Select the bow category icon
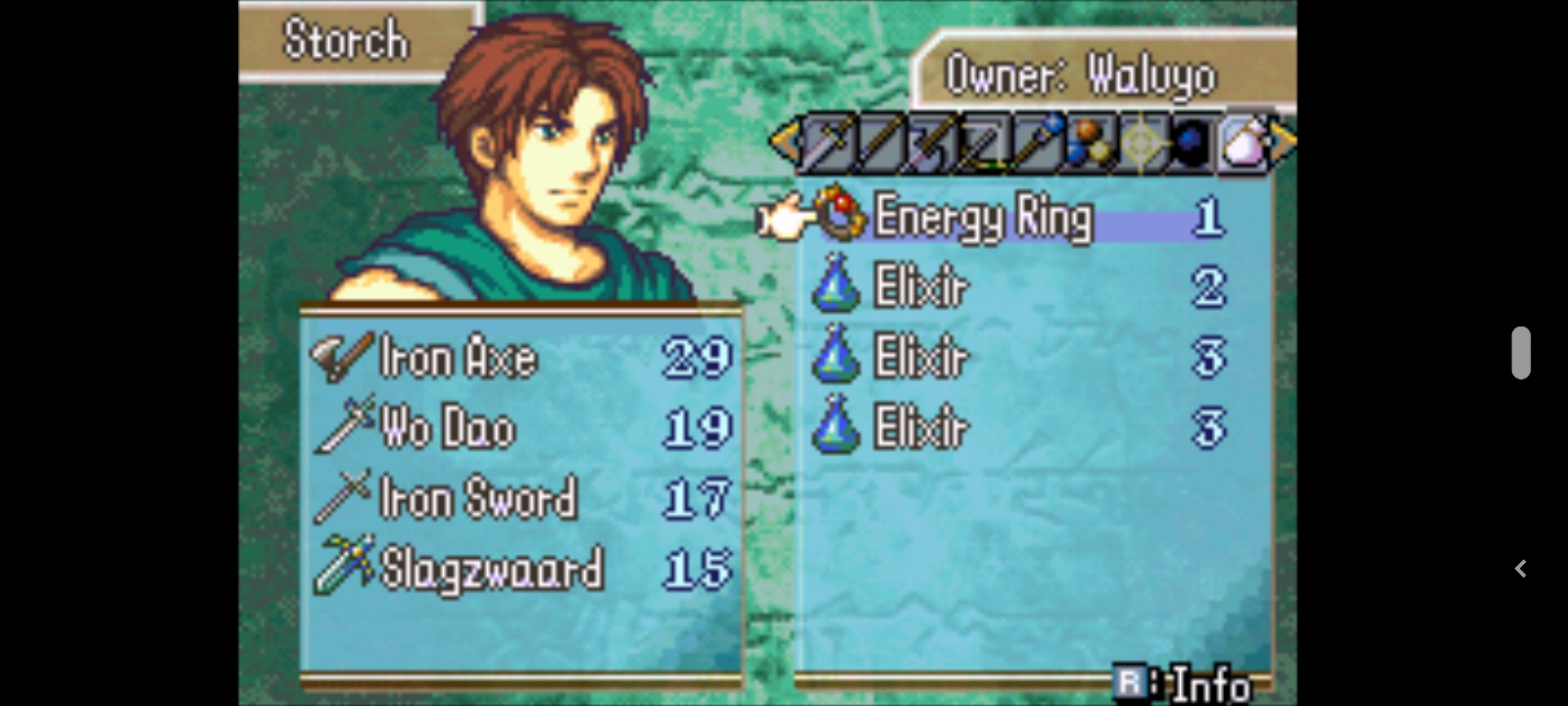Image resolution: width=1568 pixels, height=706 pixels. pyautogui.click(x=983, y=142)
